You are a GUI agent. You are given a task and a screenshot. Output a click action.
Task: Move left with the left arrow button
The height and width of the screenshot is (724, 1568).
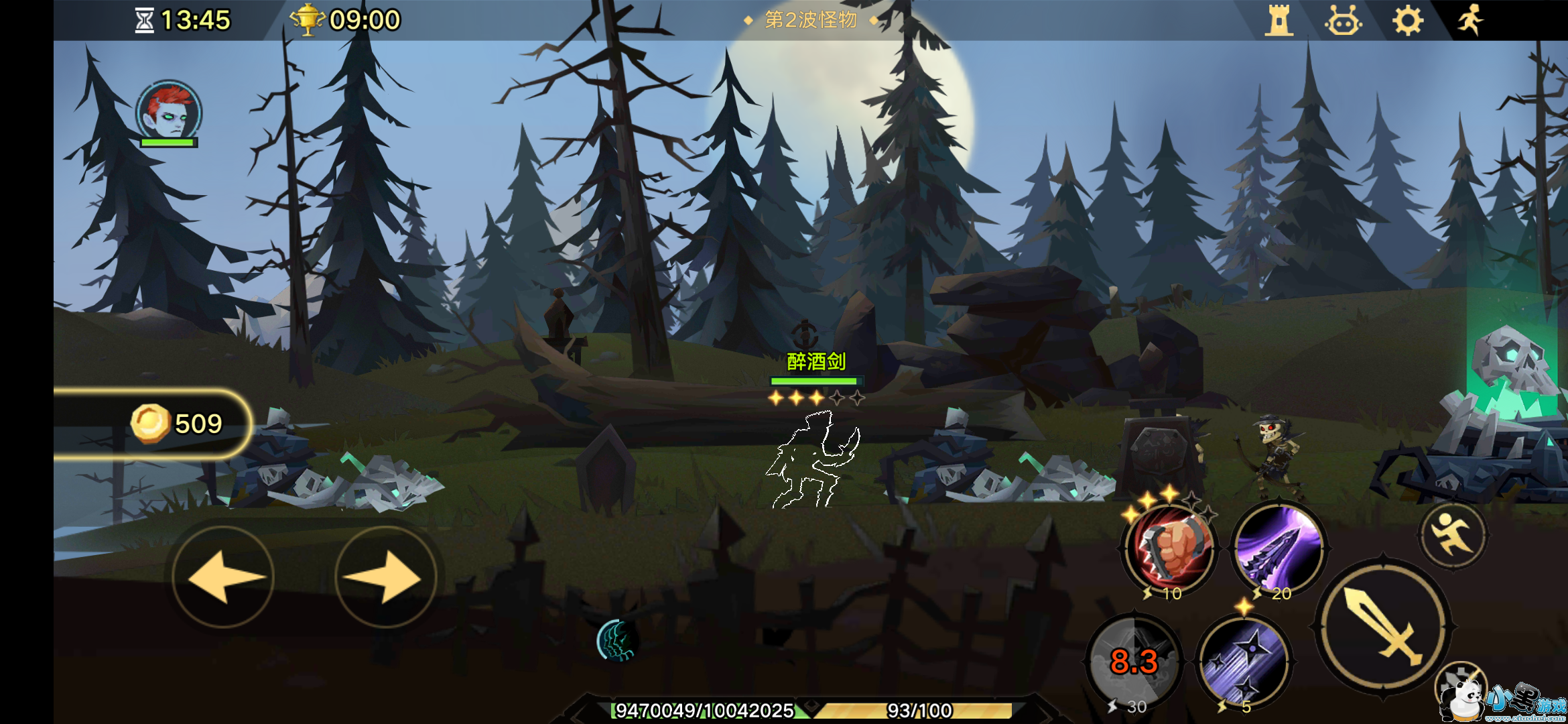coord(223,577)
